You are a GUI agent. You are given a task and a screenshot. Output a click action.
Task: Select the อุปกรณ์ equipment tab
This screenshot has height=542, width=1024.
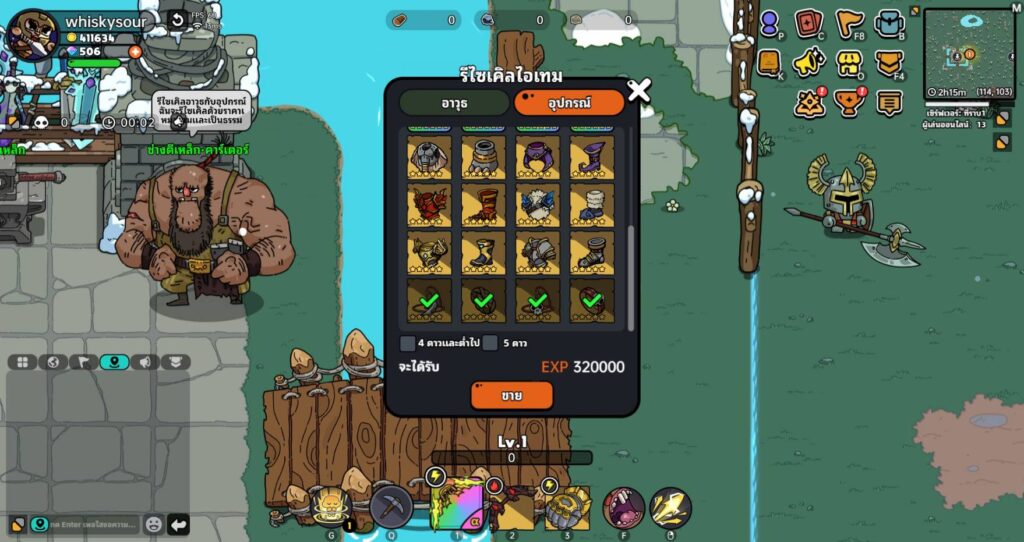(569, 103)
